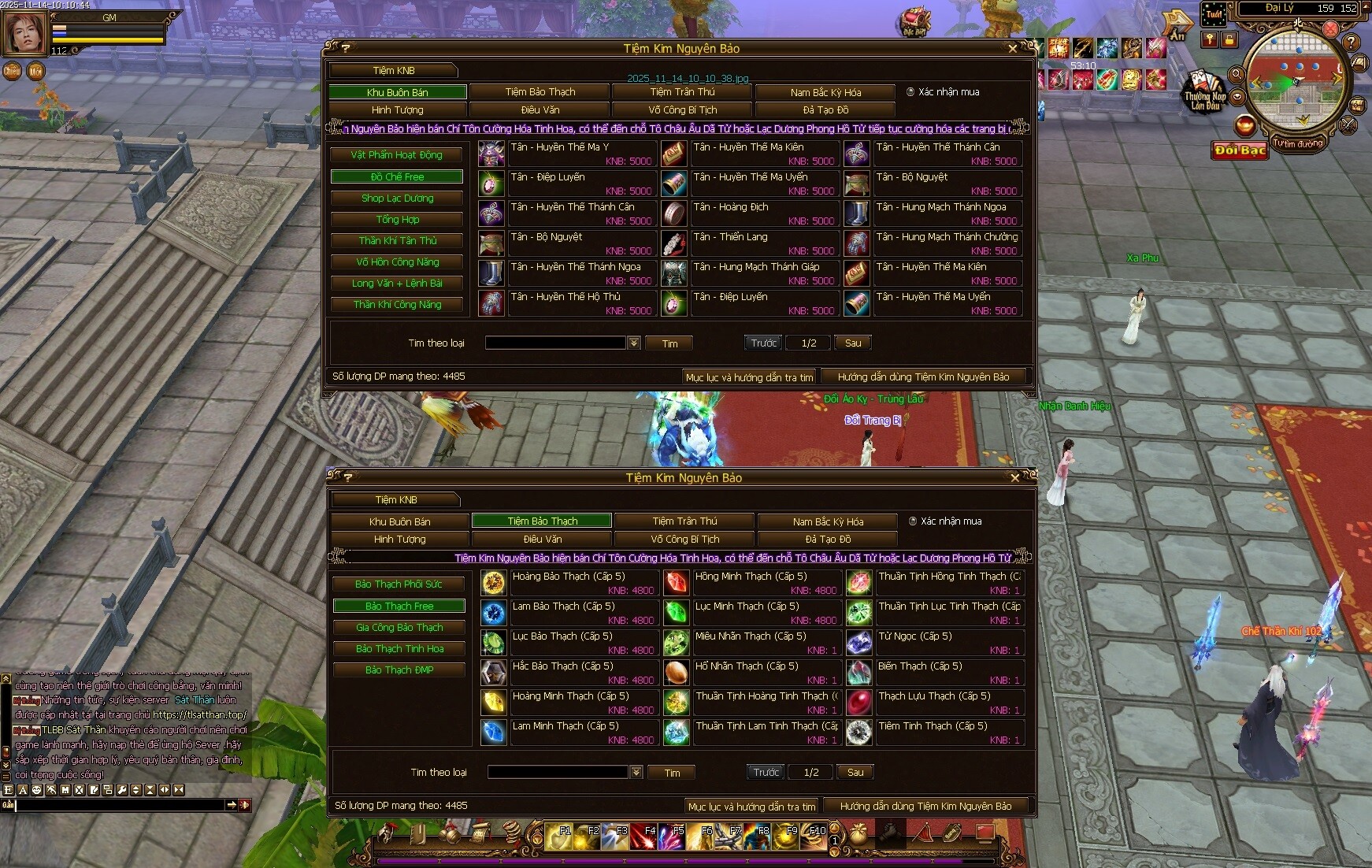Screen dimensions: 1372x868
Task: Switch to Võ Hồn Công Năng category
Action: 397,262
